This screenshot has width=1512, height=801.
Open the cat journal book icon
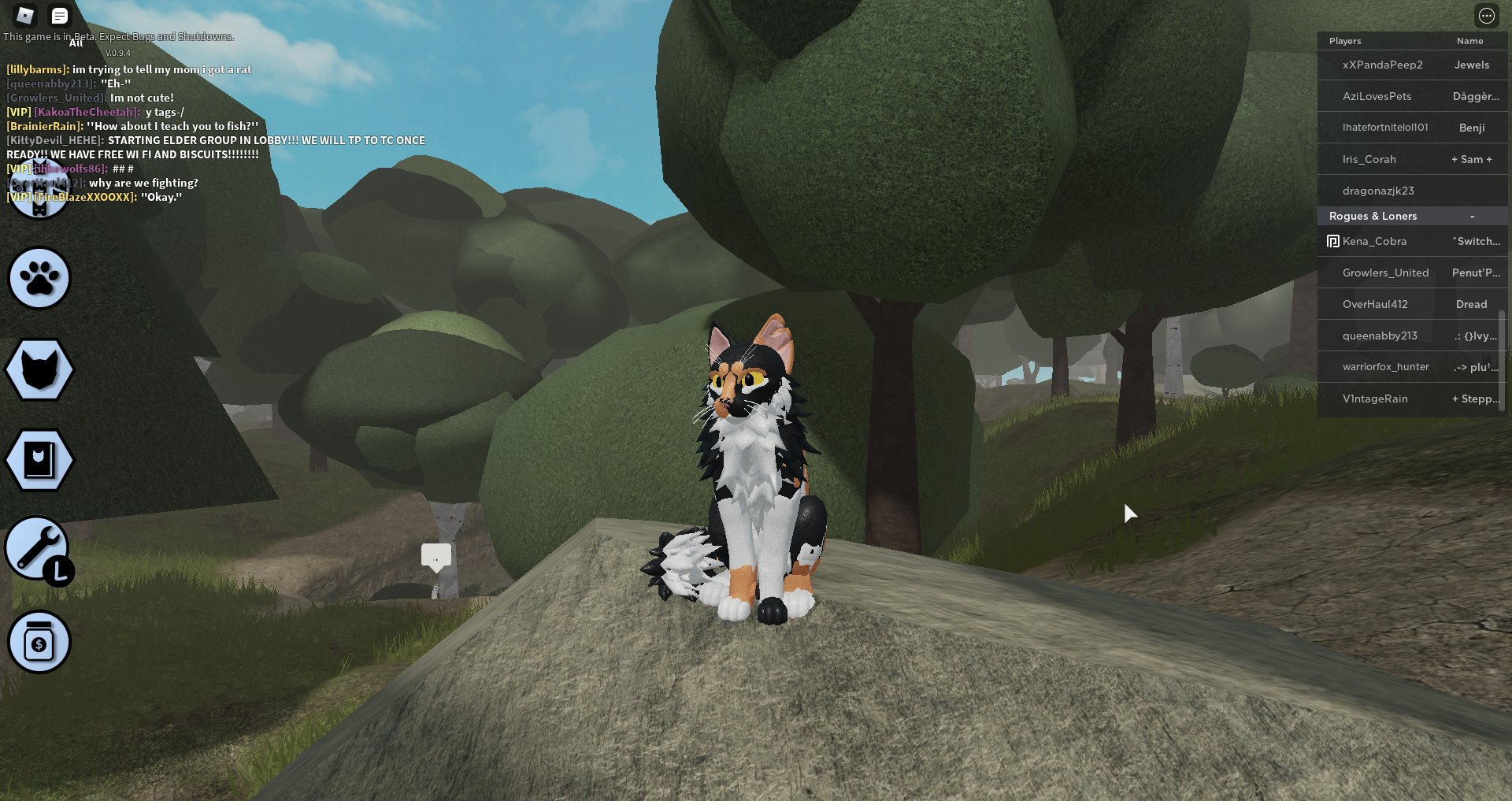(x=39, y=460)
